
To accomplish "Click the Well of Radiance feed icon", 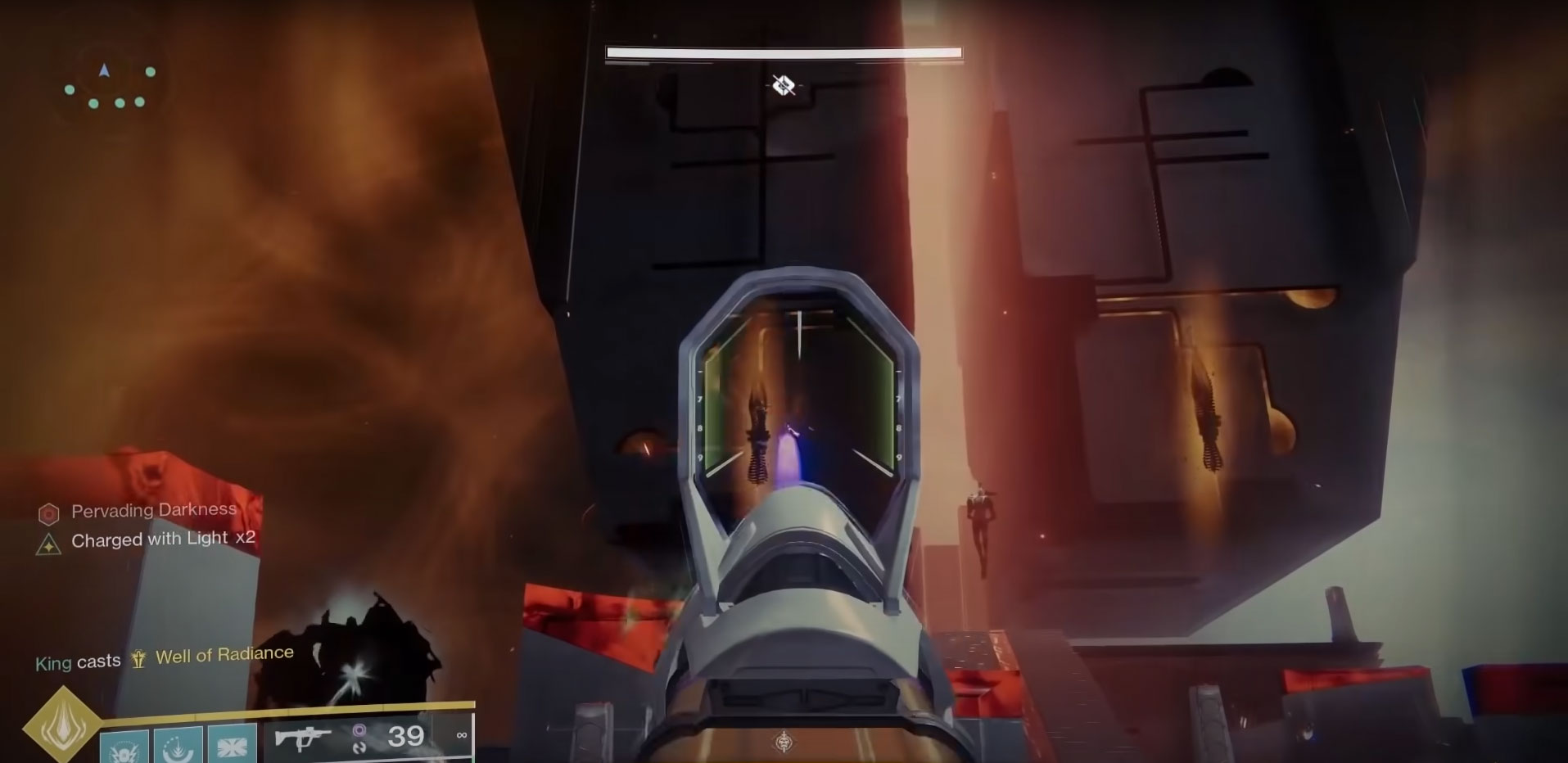I will click(x=138, y=659).
